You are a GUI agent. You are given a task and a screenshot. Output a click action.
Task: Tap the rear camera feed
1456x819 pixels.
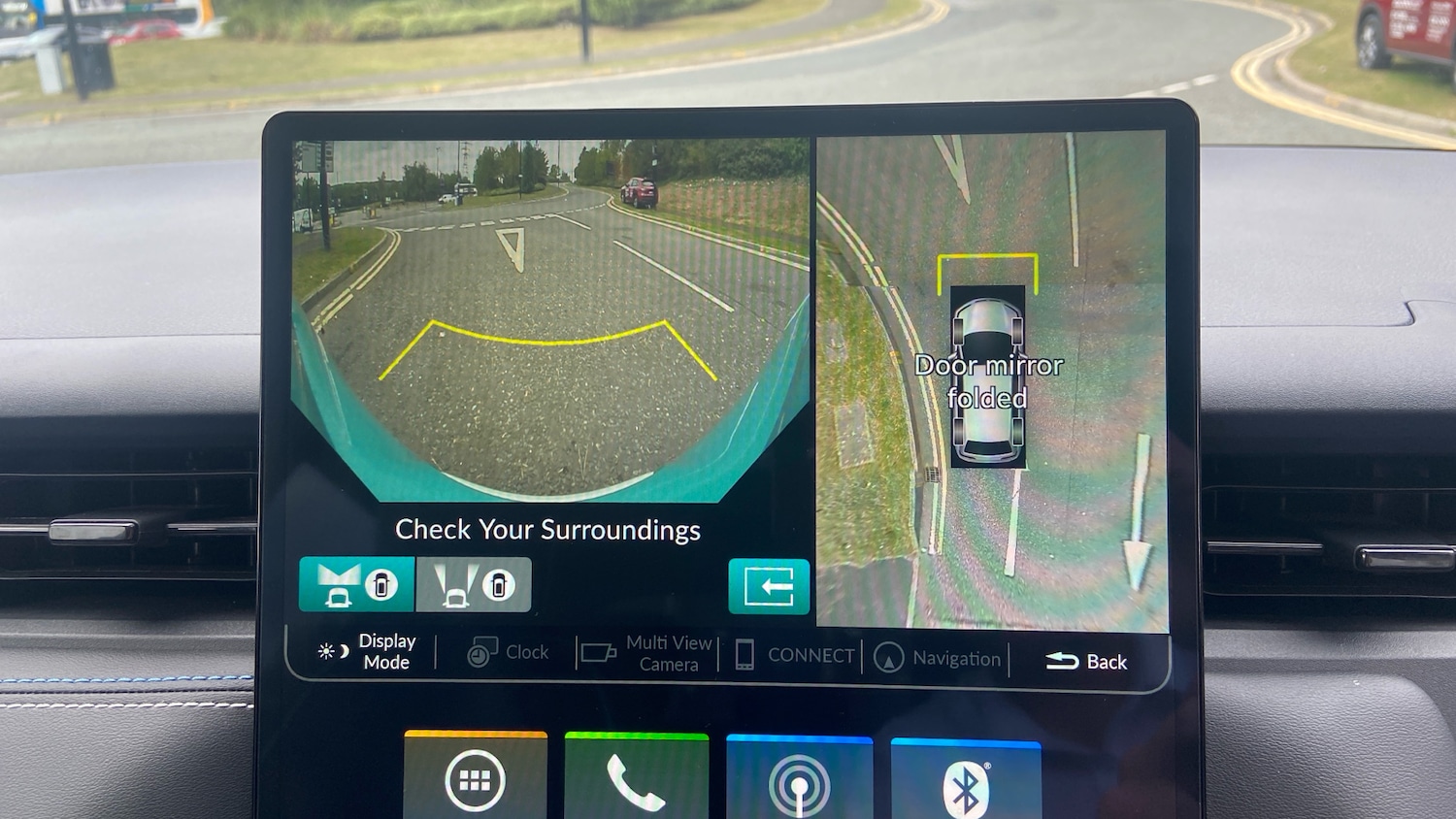tap(549, 320)
